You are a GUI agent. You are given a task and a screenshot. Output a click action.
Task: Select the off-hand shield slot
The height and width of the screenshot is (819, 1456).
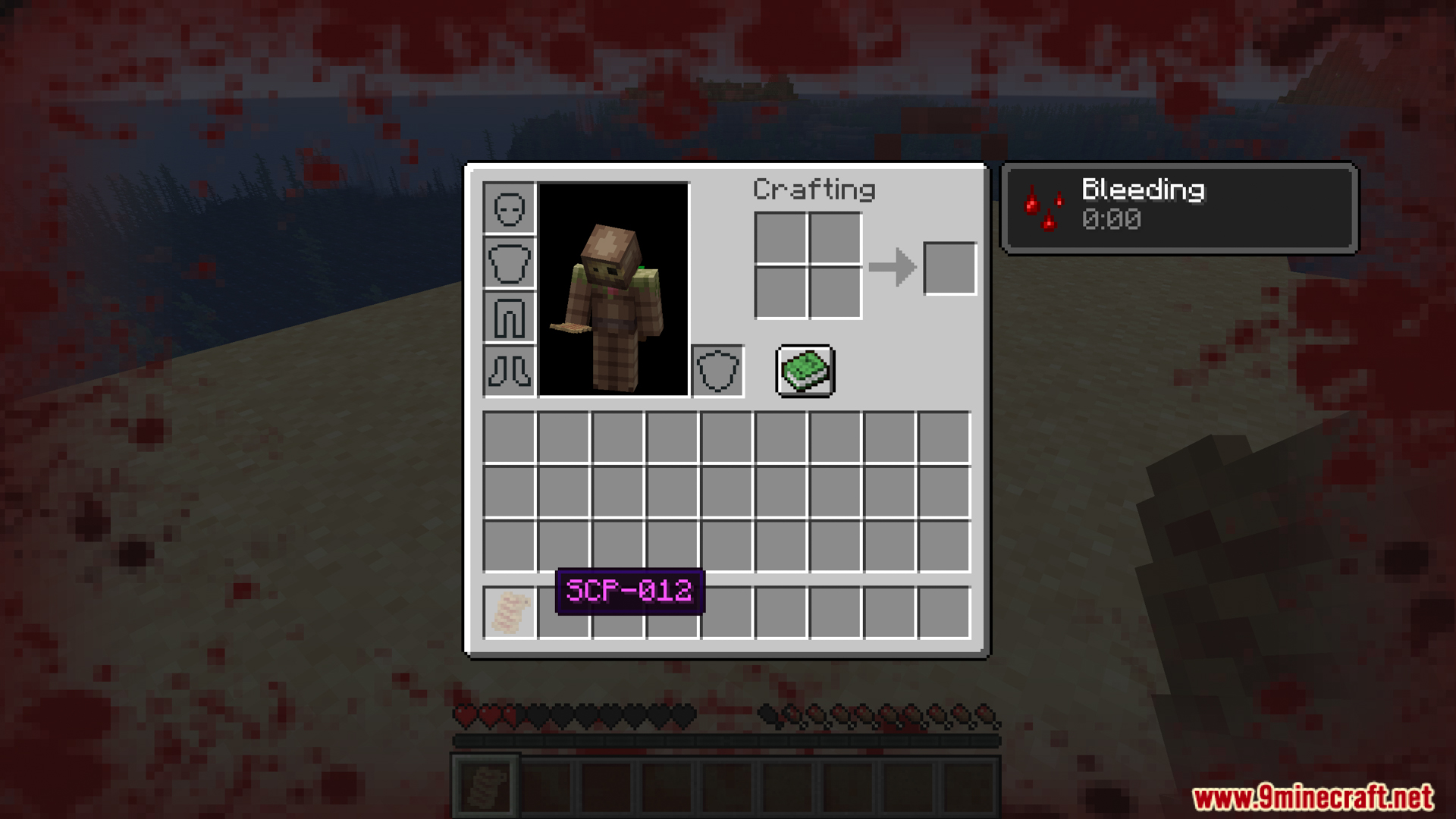(x=717, y=372)
